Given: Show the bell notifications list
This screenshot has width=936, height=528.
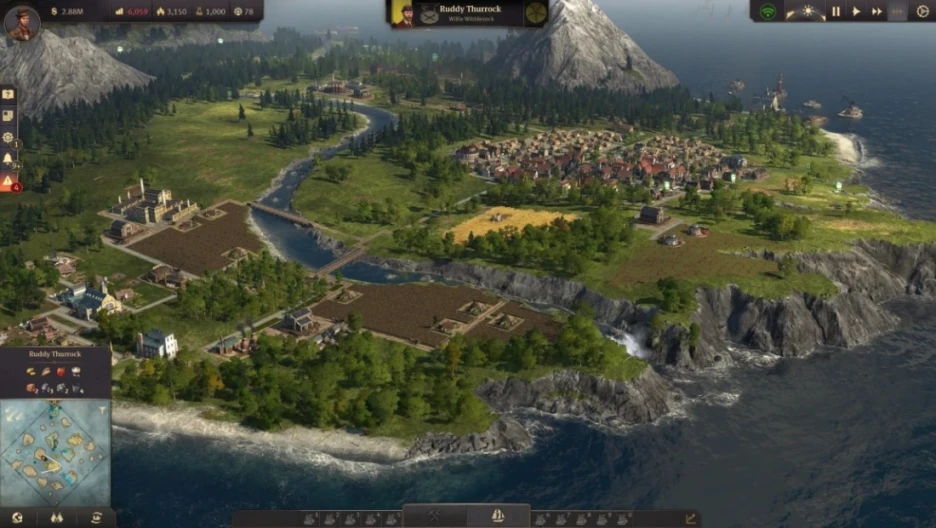Looking at the screenshot, I should [x=8, y=159].
